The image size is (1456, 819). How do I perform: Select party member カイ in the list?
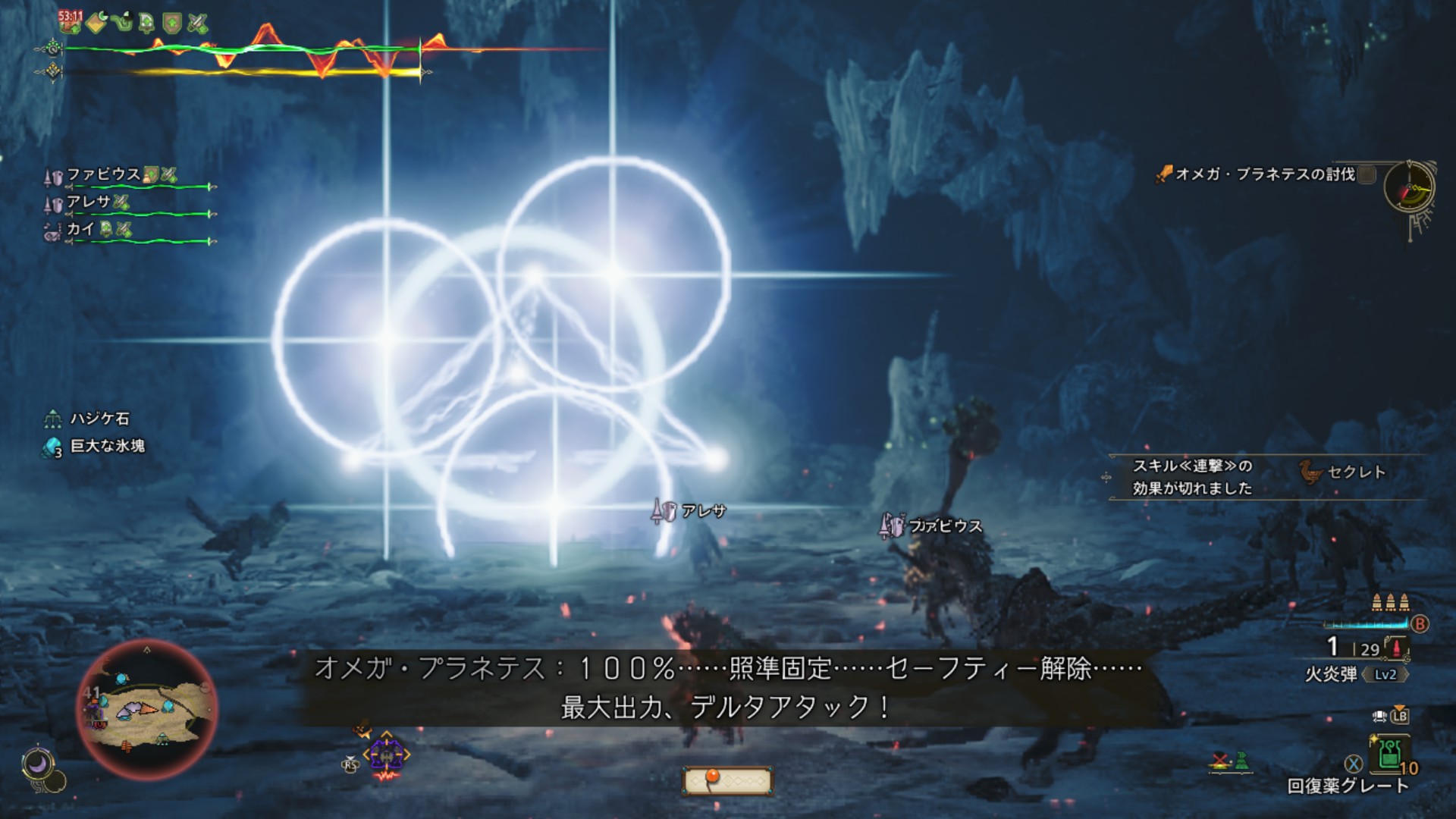click(80, 229)
